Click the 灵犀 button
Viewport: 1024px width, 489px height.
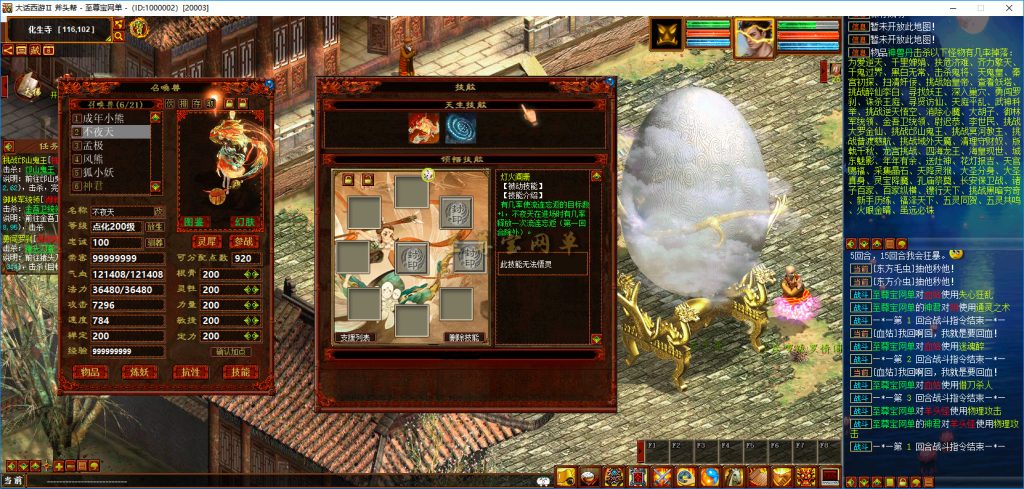tap(205, 242)
